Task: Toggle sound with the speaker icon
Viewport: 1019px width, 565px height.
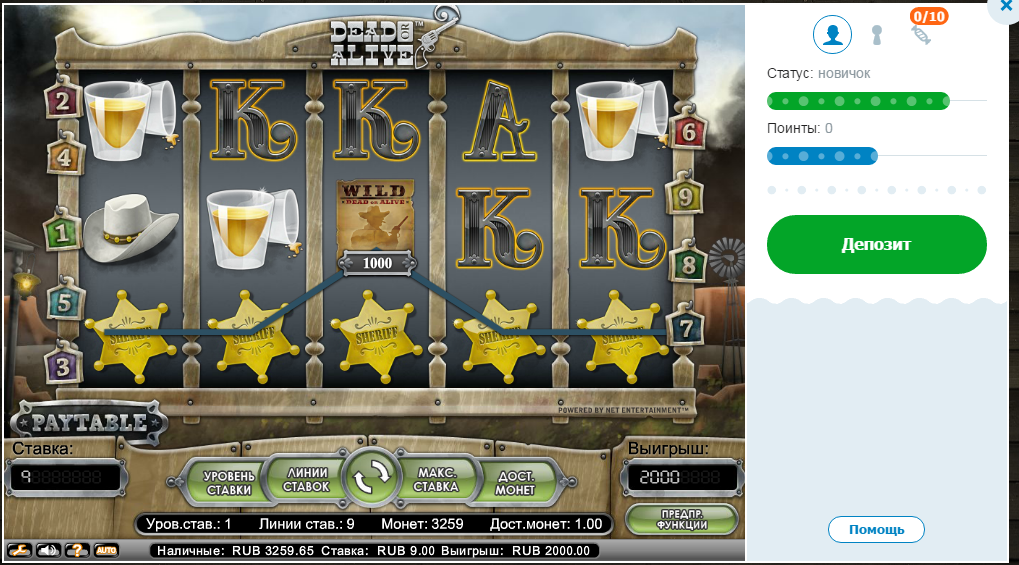Action: (x=48, y=550)
